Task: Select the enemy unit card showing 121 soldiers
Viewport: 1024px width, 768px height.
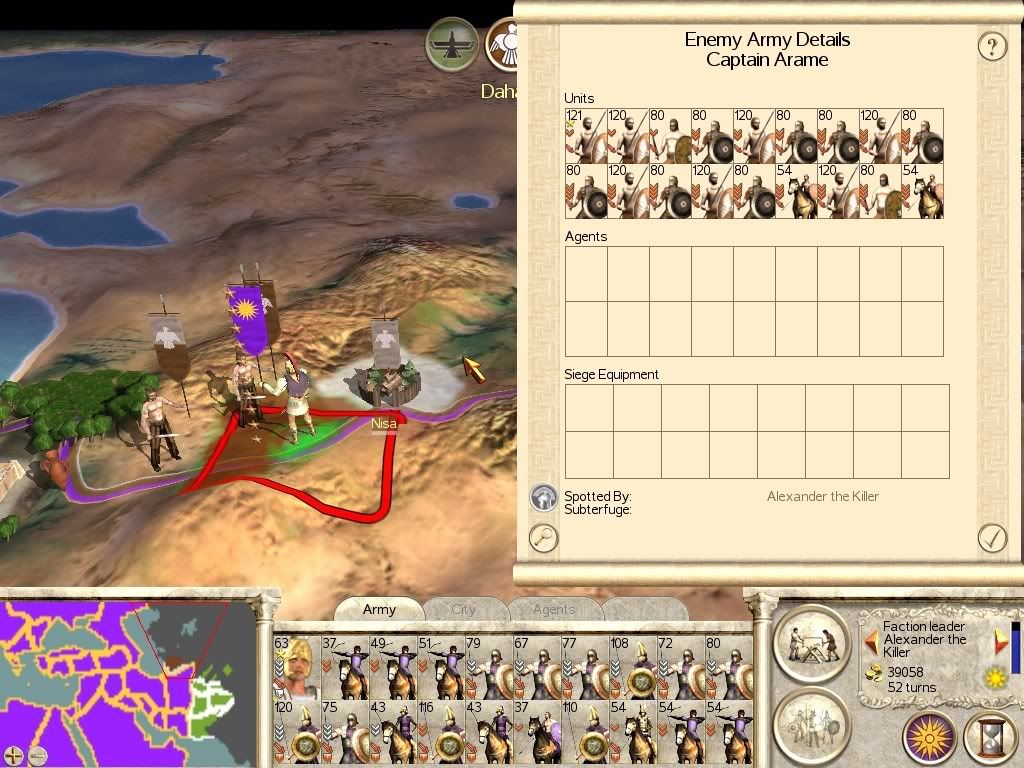Action: 586,136
